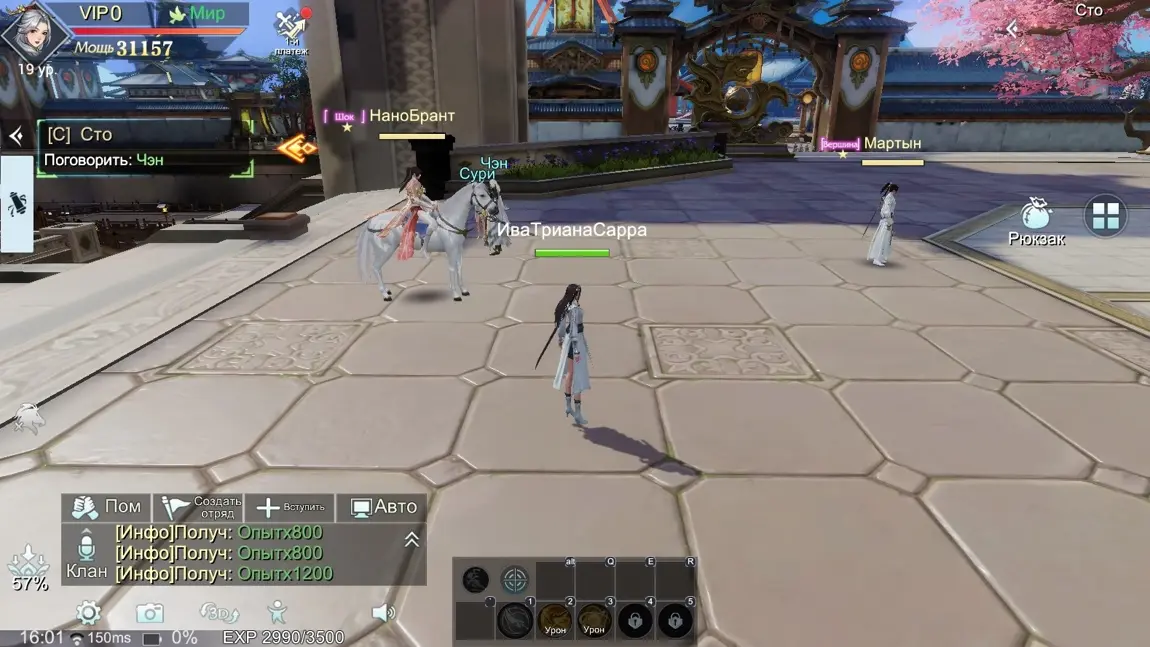Click the 'Пом' handshake button
Viewport: 1150px width, 647px height.
(x=106, y=507)
